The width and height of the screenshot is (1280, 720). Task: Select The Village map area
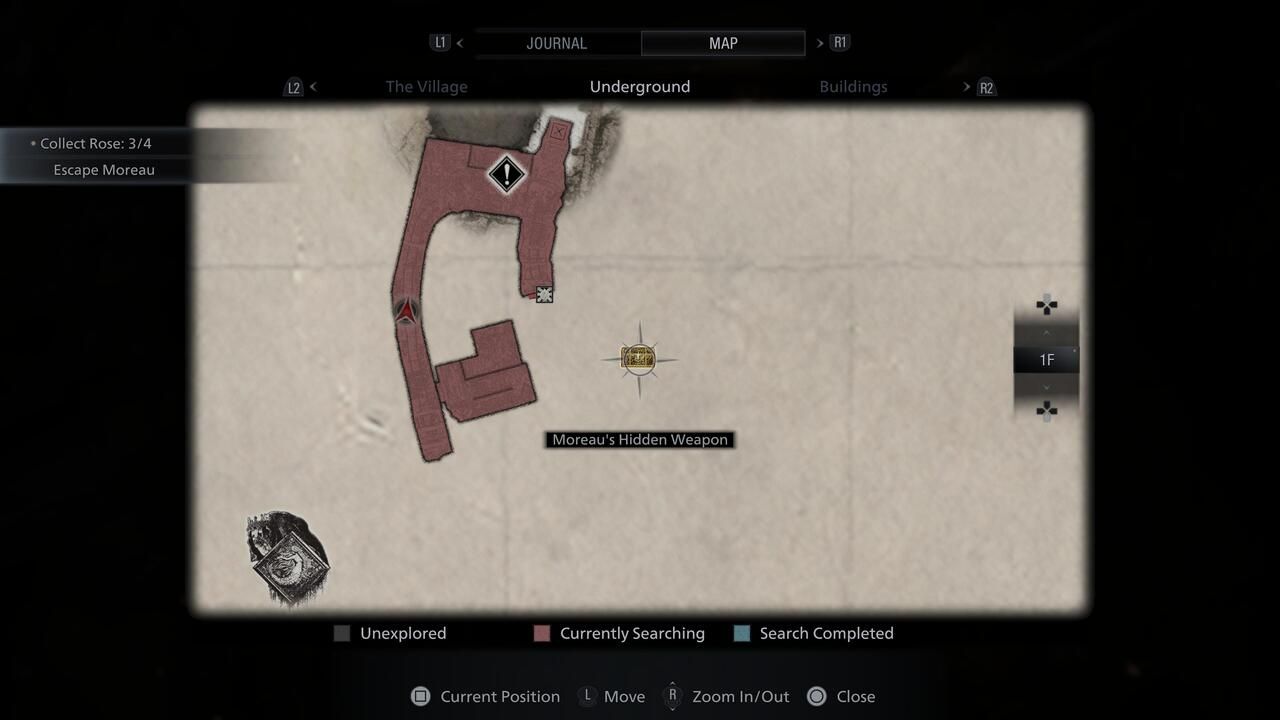coord(426,87)
